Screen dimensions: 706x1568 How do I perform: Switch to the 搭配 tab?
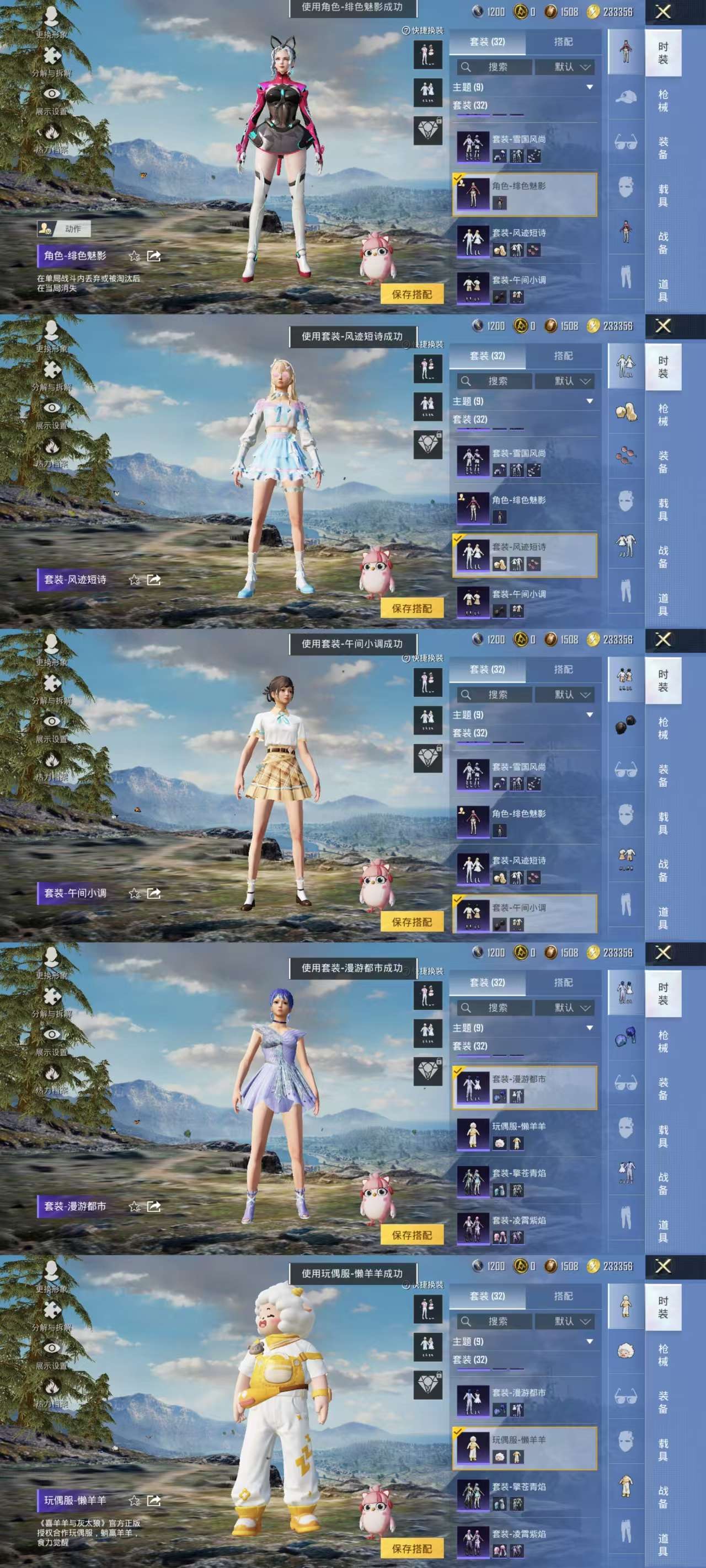pyautogui.click(x=563, y=41)
